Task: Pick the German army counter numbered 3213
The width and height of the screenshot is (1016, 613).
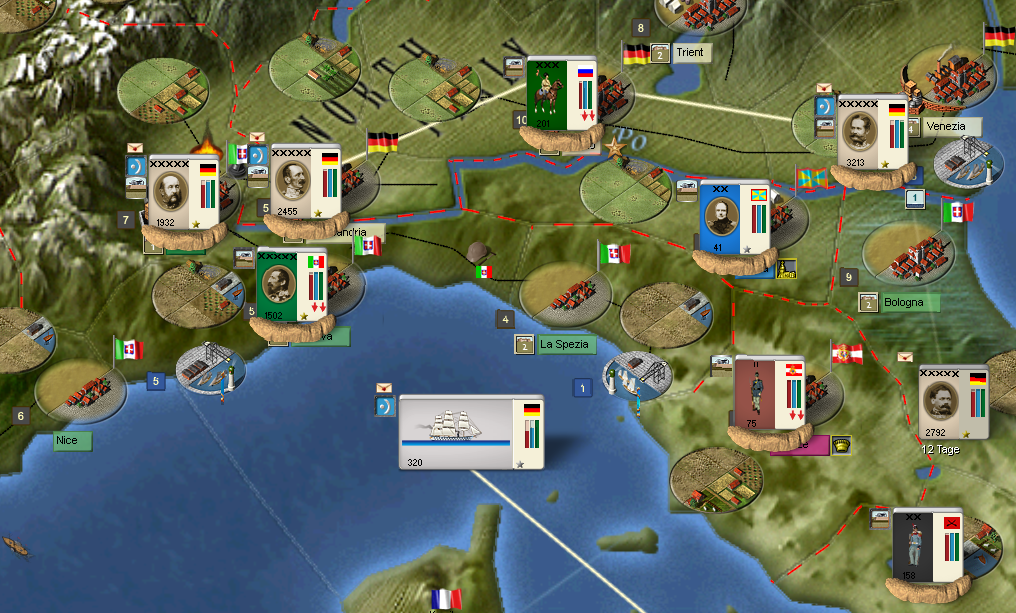Action: point(871,133)
